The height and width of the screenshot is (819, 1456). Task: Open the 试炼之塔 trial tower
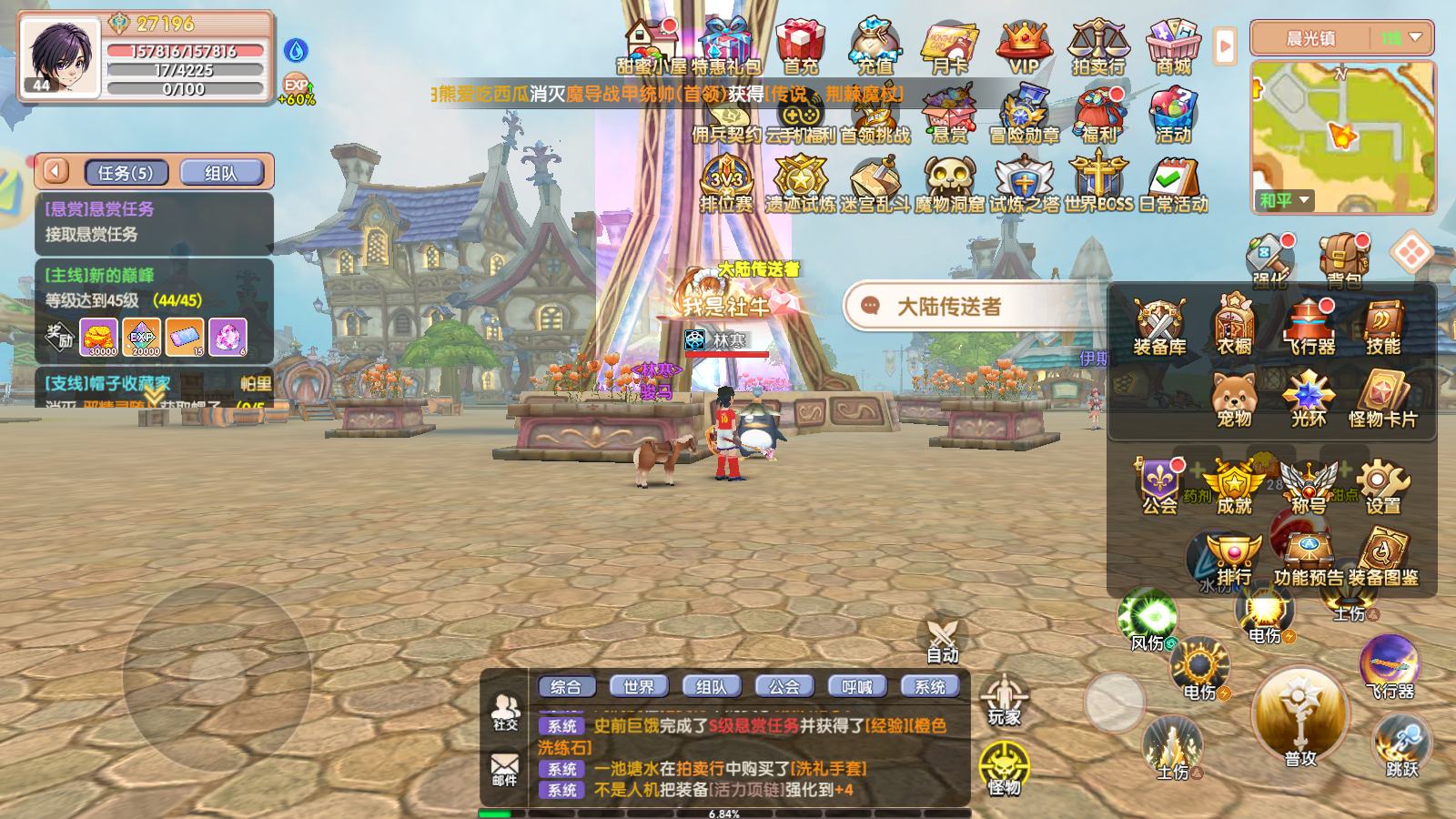click(x=1023, y=177)
